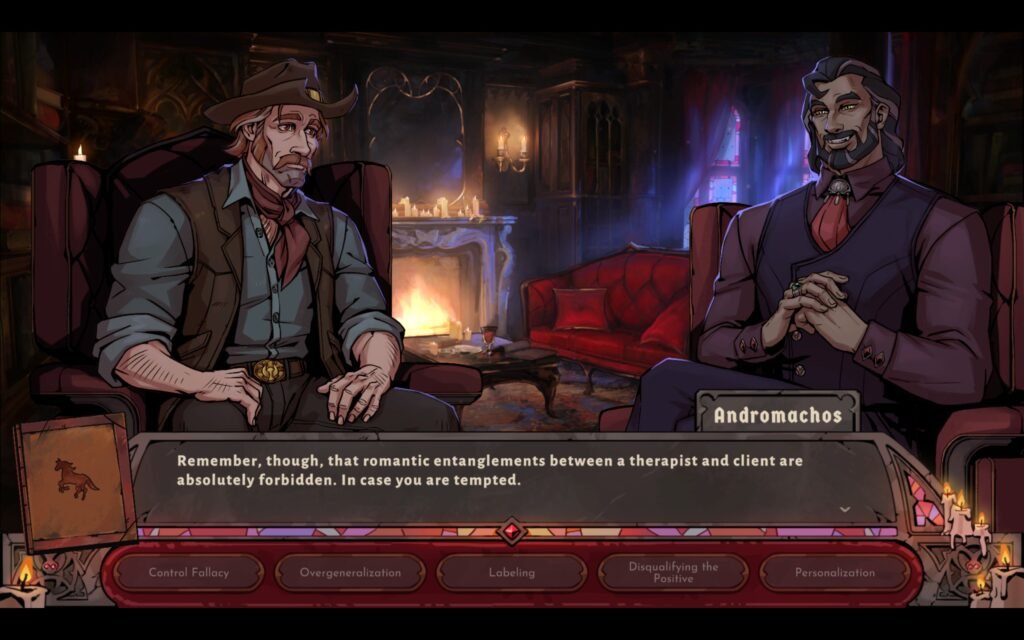Select Disqualifying the Positive
The image size is (1024, 640).
(673, 573)
